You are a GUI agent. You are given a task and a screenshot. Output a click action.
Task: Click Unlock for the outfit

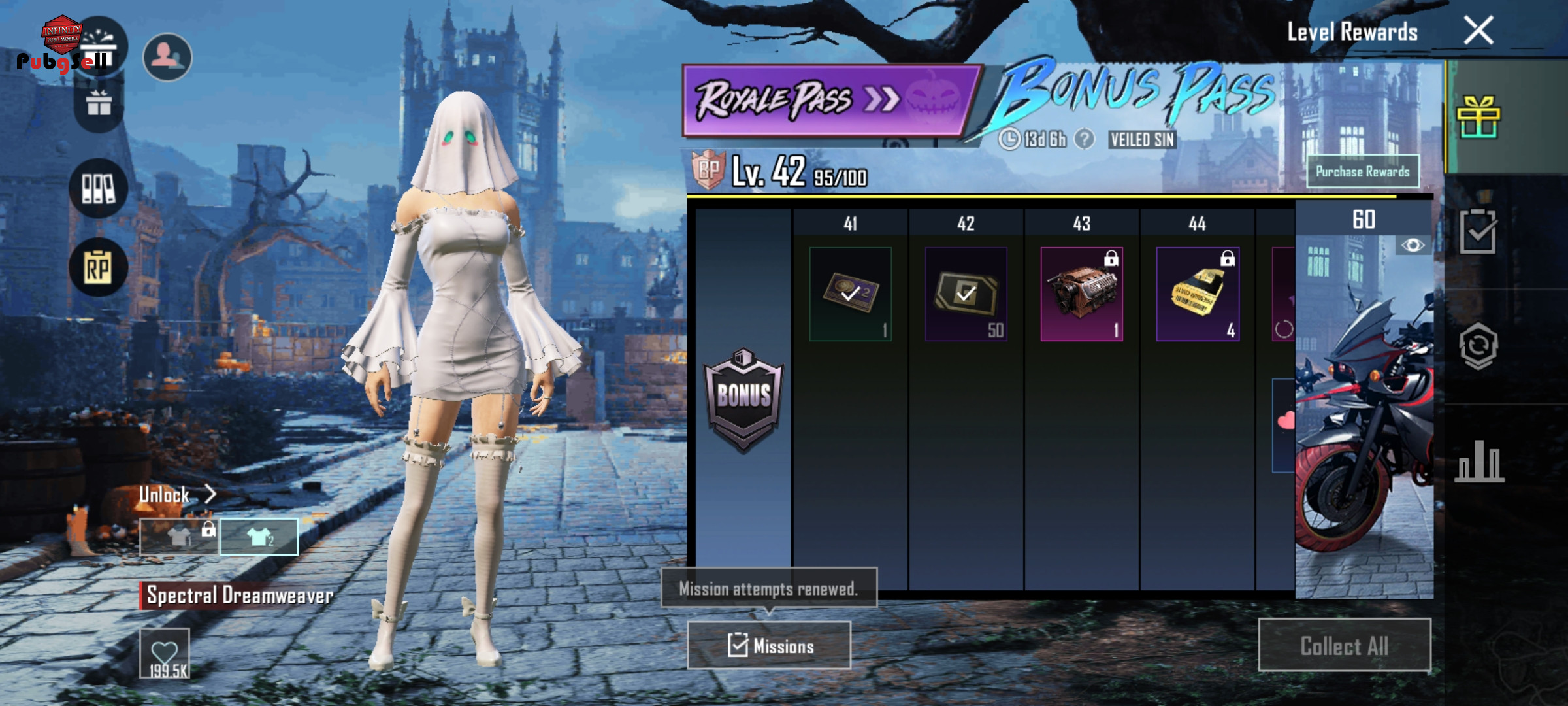[176, 495]
